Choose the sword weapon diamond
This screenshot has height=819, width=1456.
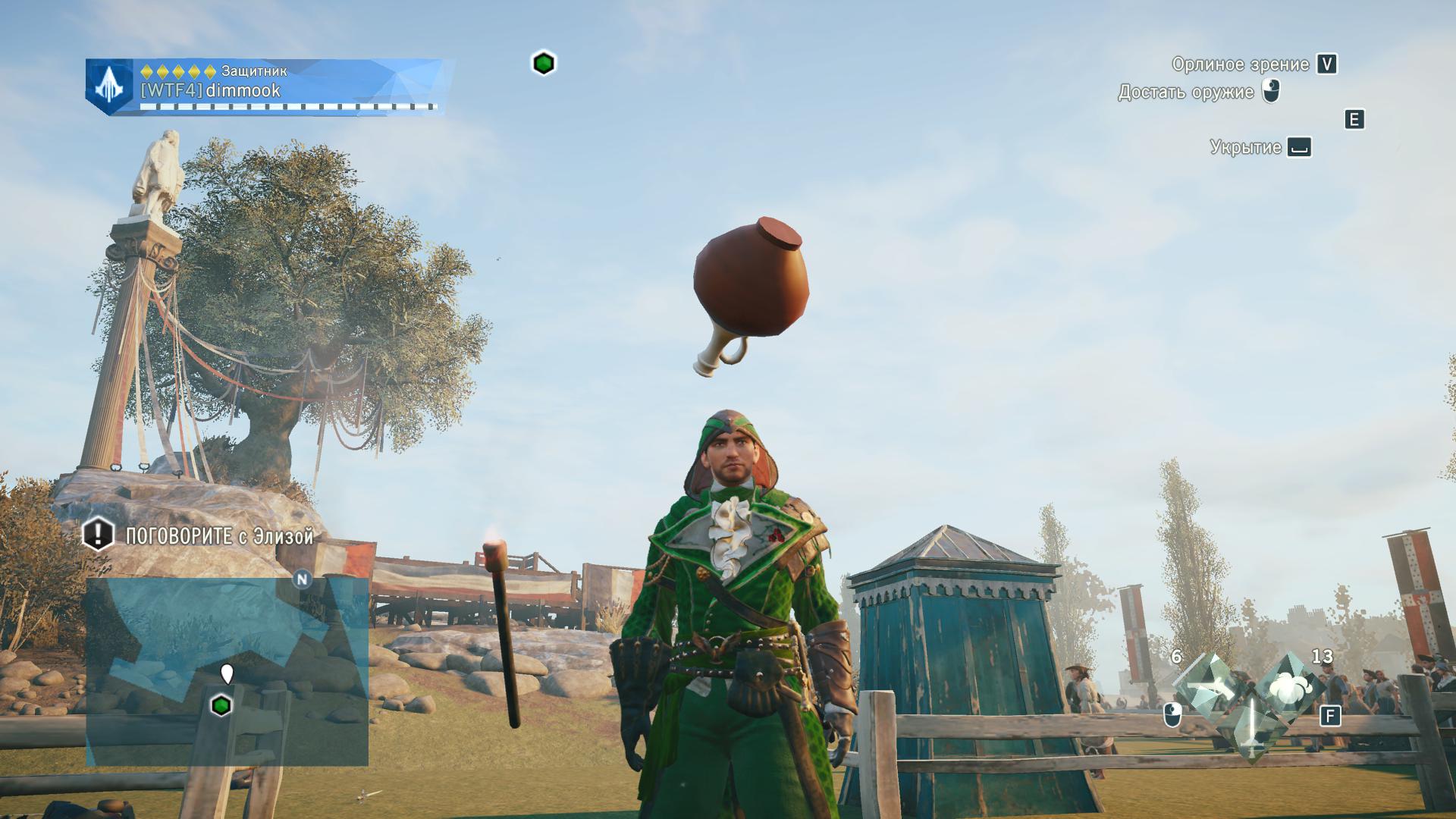click(x=1248, y=726)
